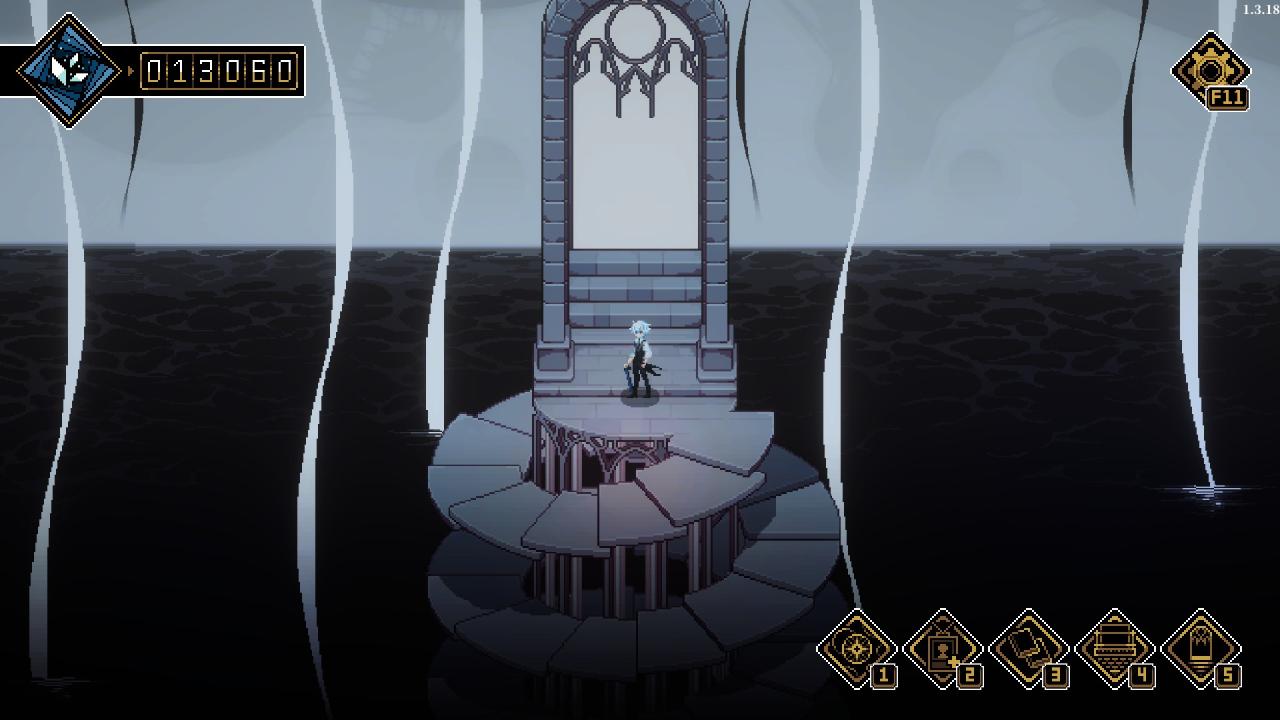Select the character portrait badge icon
The image size is (1280, 720).
(942, 648)
